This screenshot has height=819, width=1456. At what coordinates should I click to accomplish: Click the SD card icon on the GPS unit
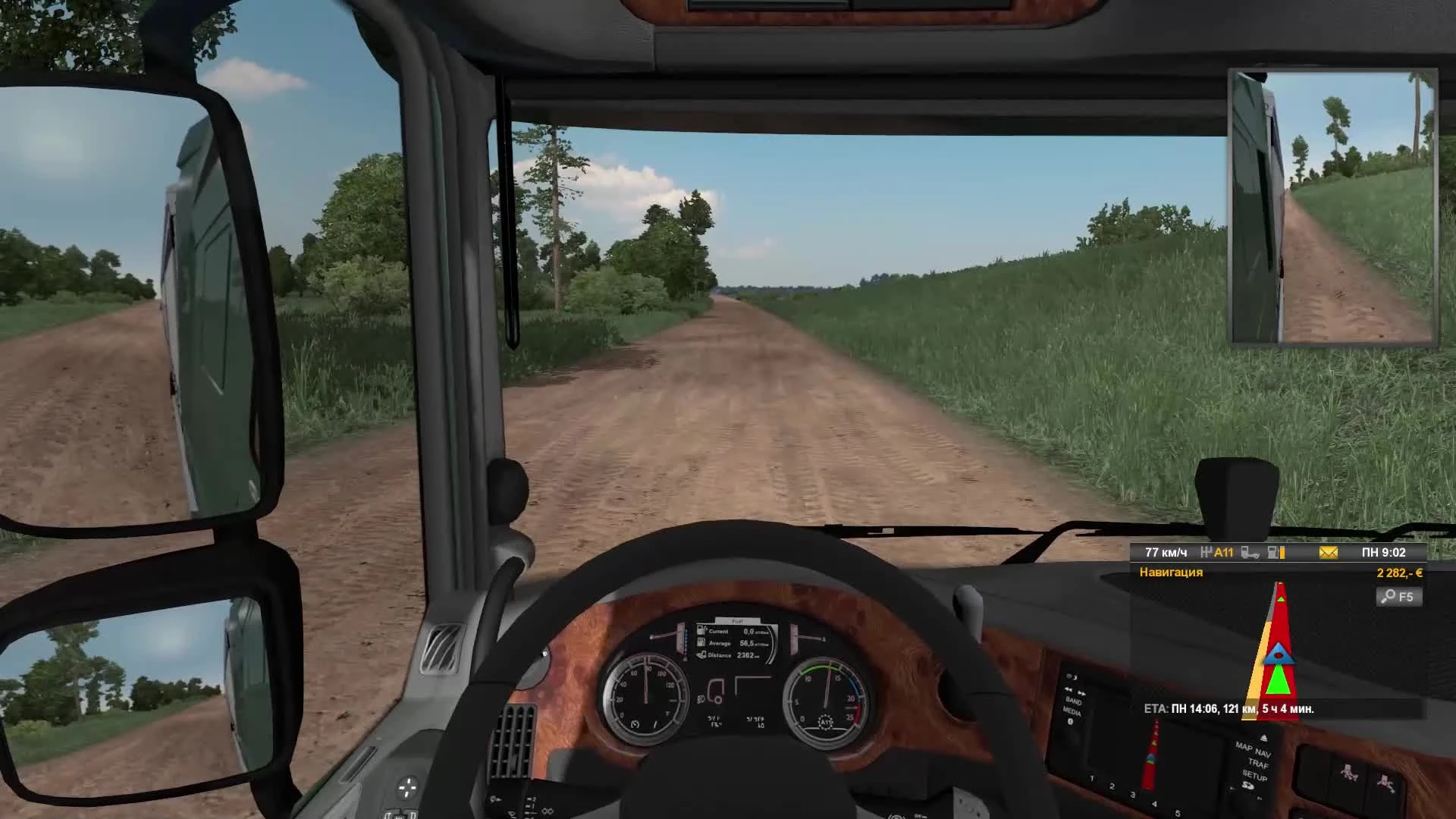[1248, 786]
